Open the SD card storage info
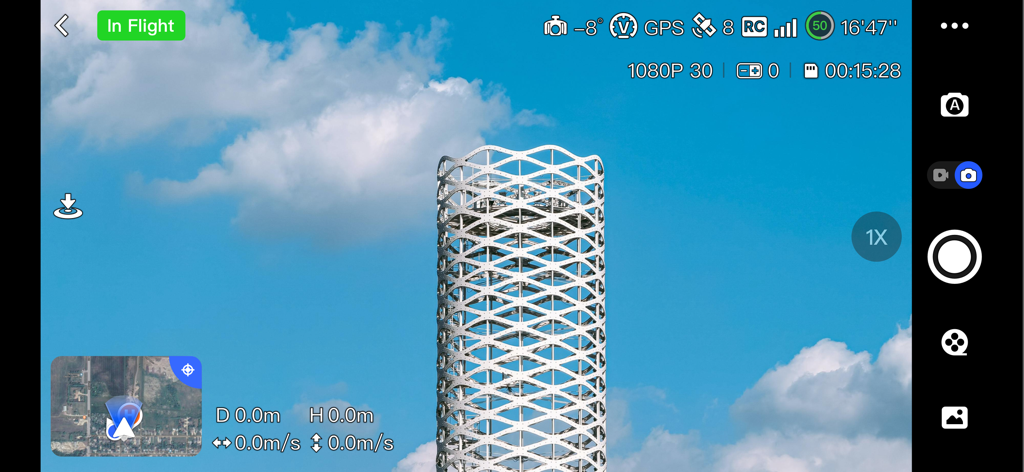This screenshot has width=1024, height=472. point(852,71)
